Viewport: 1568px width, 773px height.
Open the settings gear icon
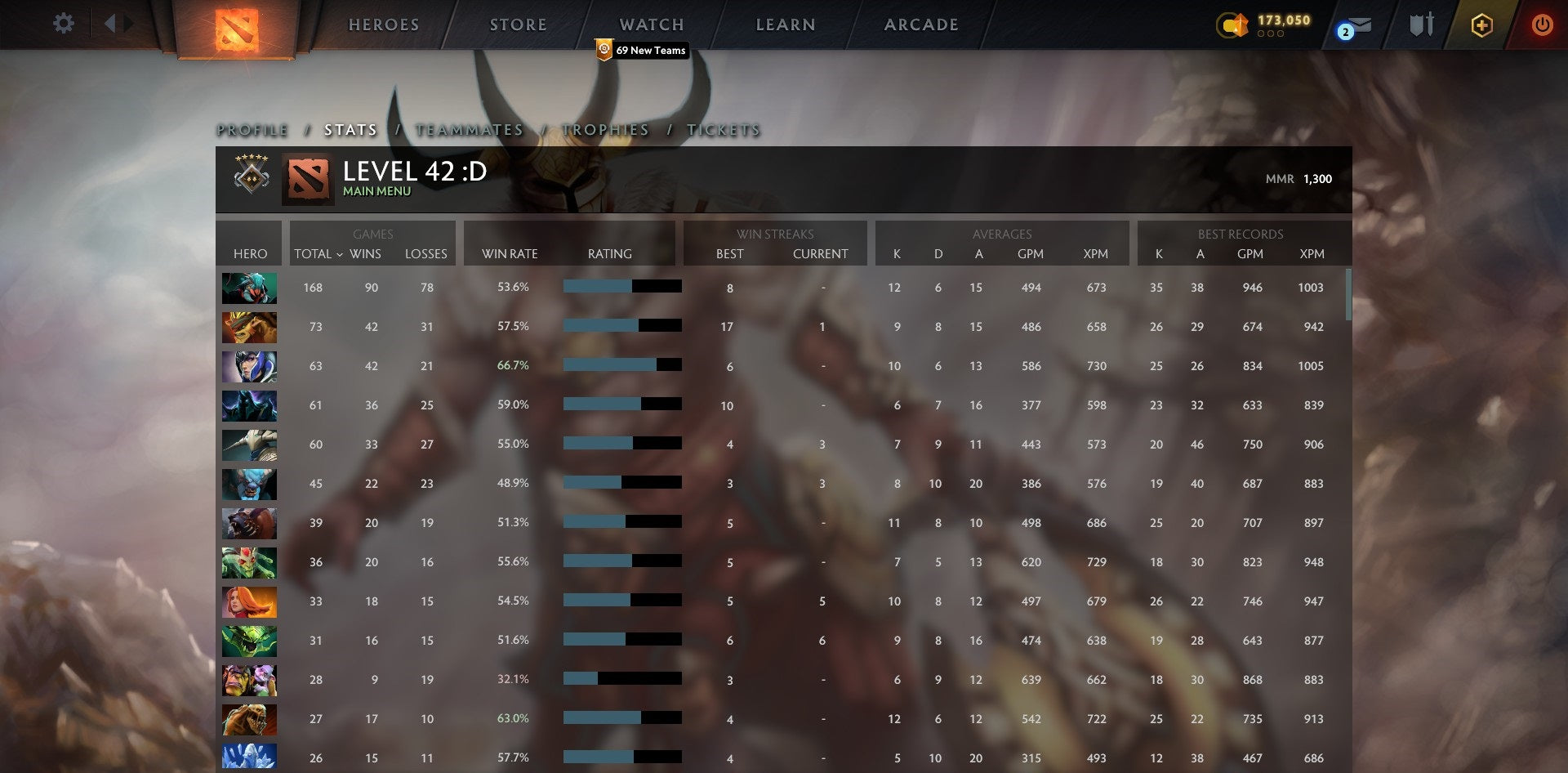pos(63,24)
